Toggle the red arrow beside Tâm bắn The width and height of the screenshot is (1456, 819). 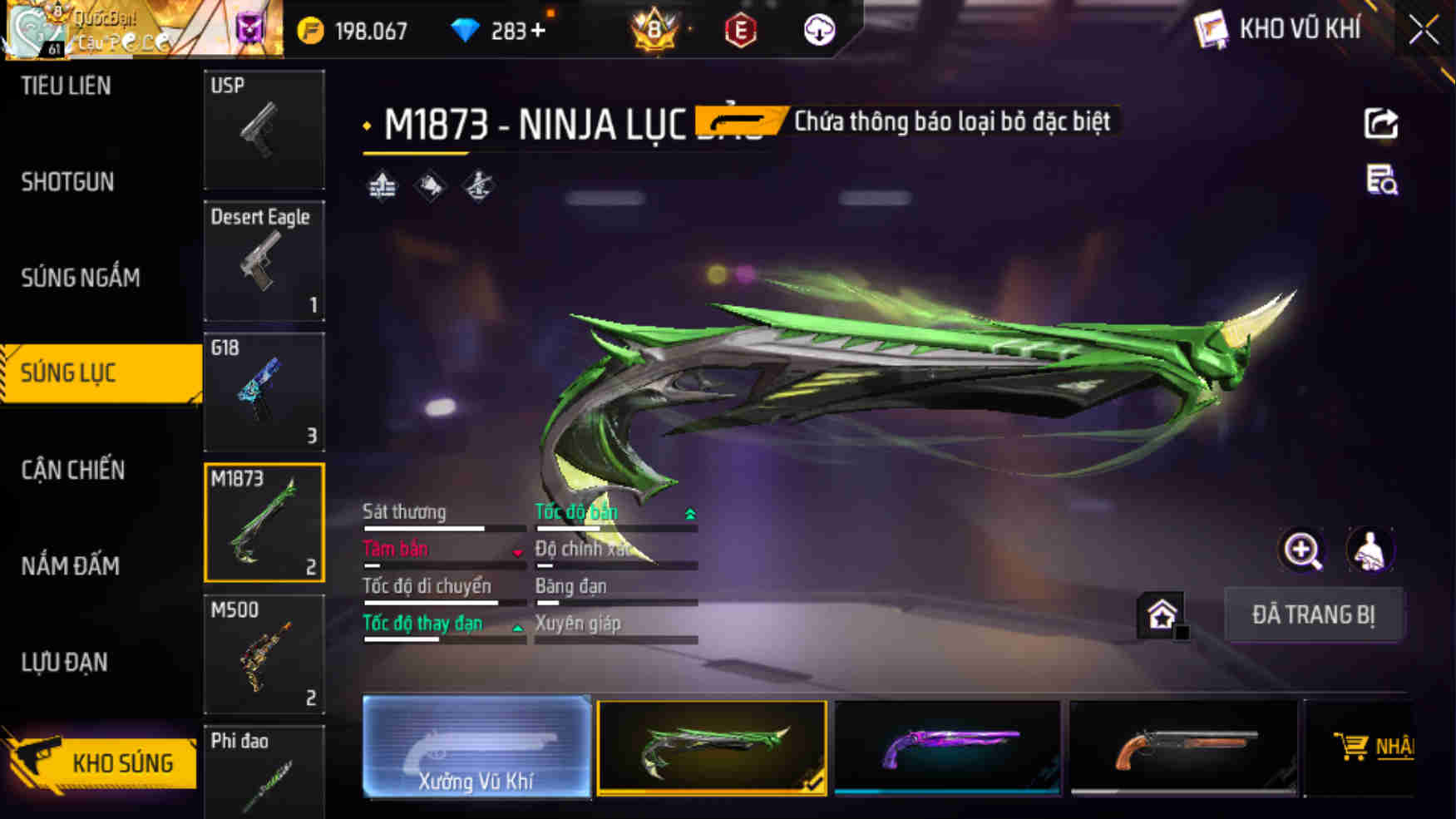pyautogui.click(x=516, y=551)
